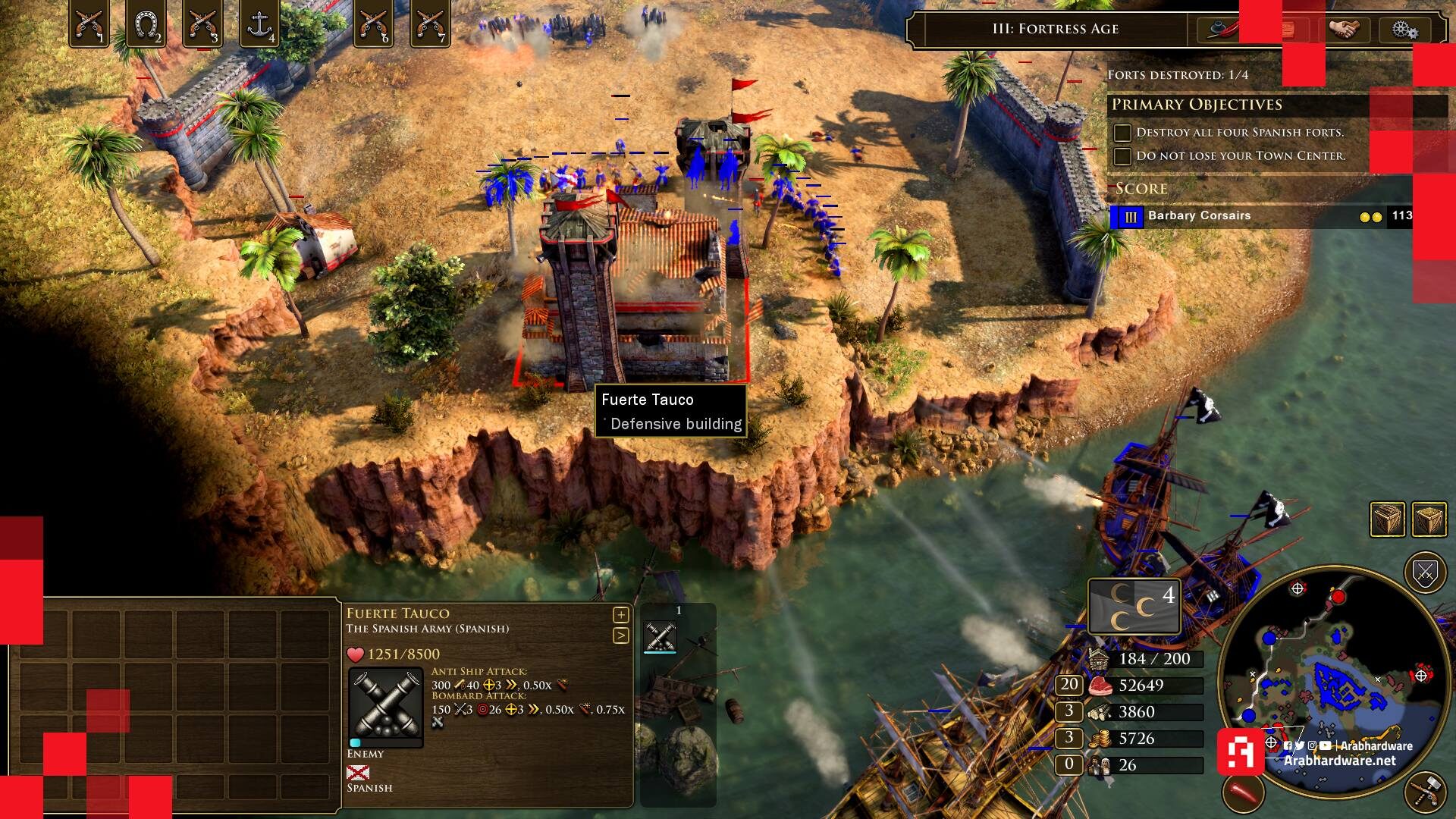Screen dimensions: 1456x819
Task: Click the hammer and musket minimap button
Action: [x=1425, y=792]
